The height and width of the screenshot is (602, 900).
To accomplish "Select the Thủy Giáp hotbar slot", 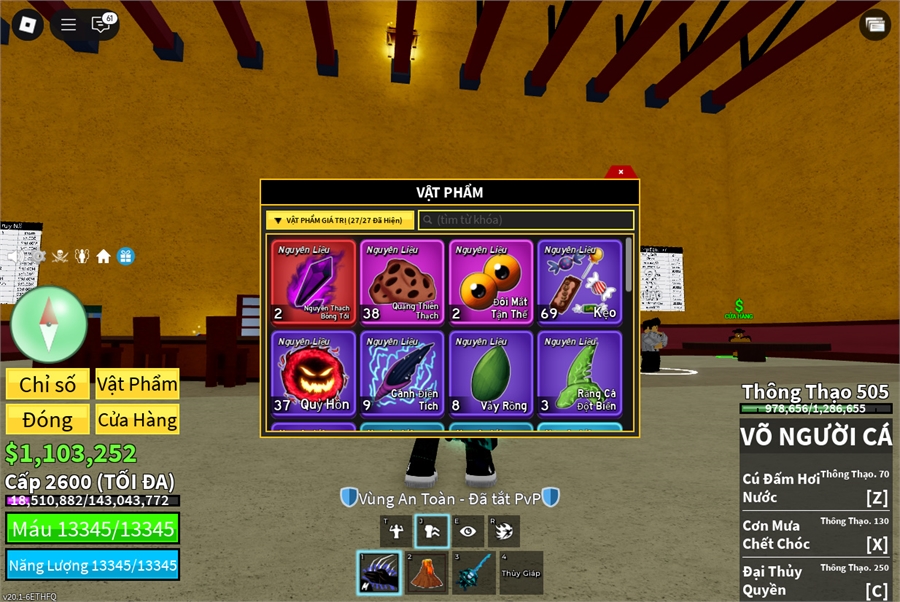I will (521, 573).
